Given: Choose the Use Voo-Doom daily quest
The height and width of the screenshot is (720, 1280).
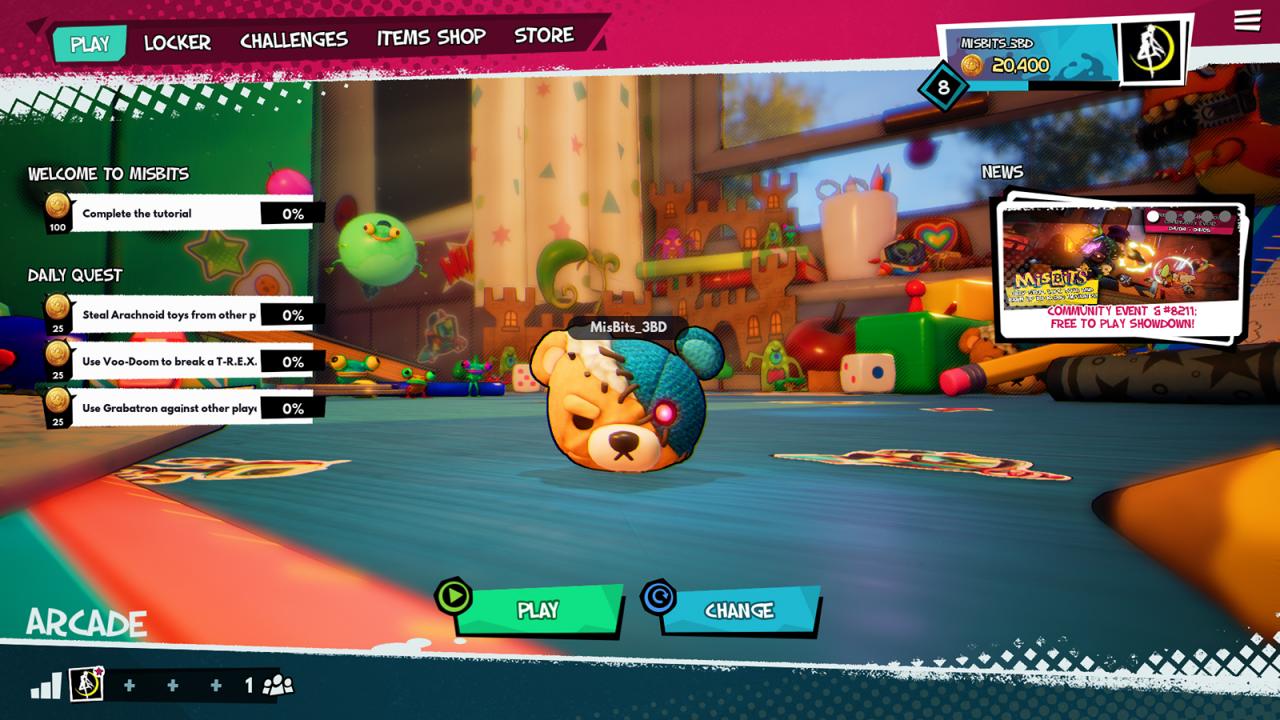Looking at the screenshot, I should click(170, 362).
